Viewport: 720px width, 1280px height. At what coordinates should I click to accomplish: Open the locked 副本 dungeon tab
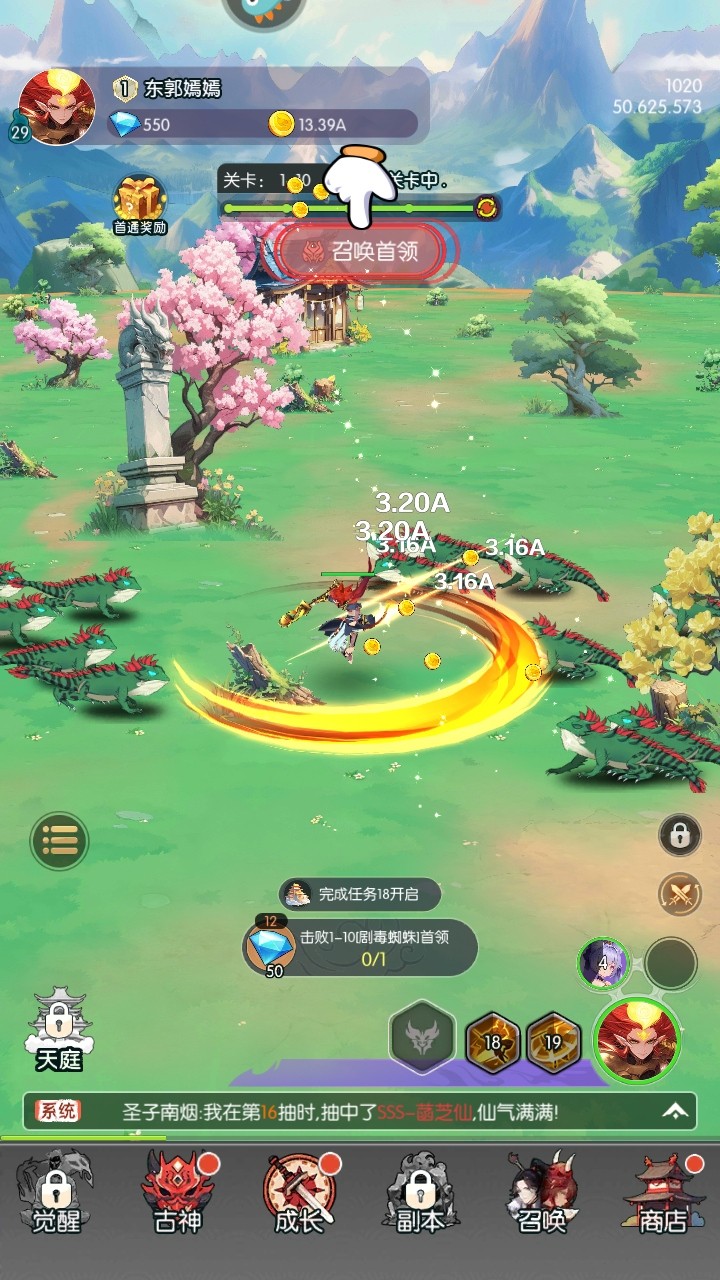[x=420, y=1192]
